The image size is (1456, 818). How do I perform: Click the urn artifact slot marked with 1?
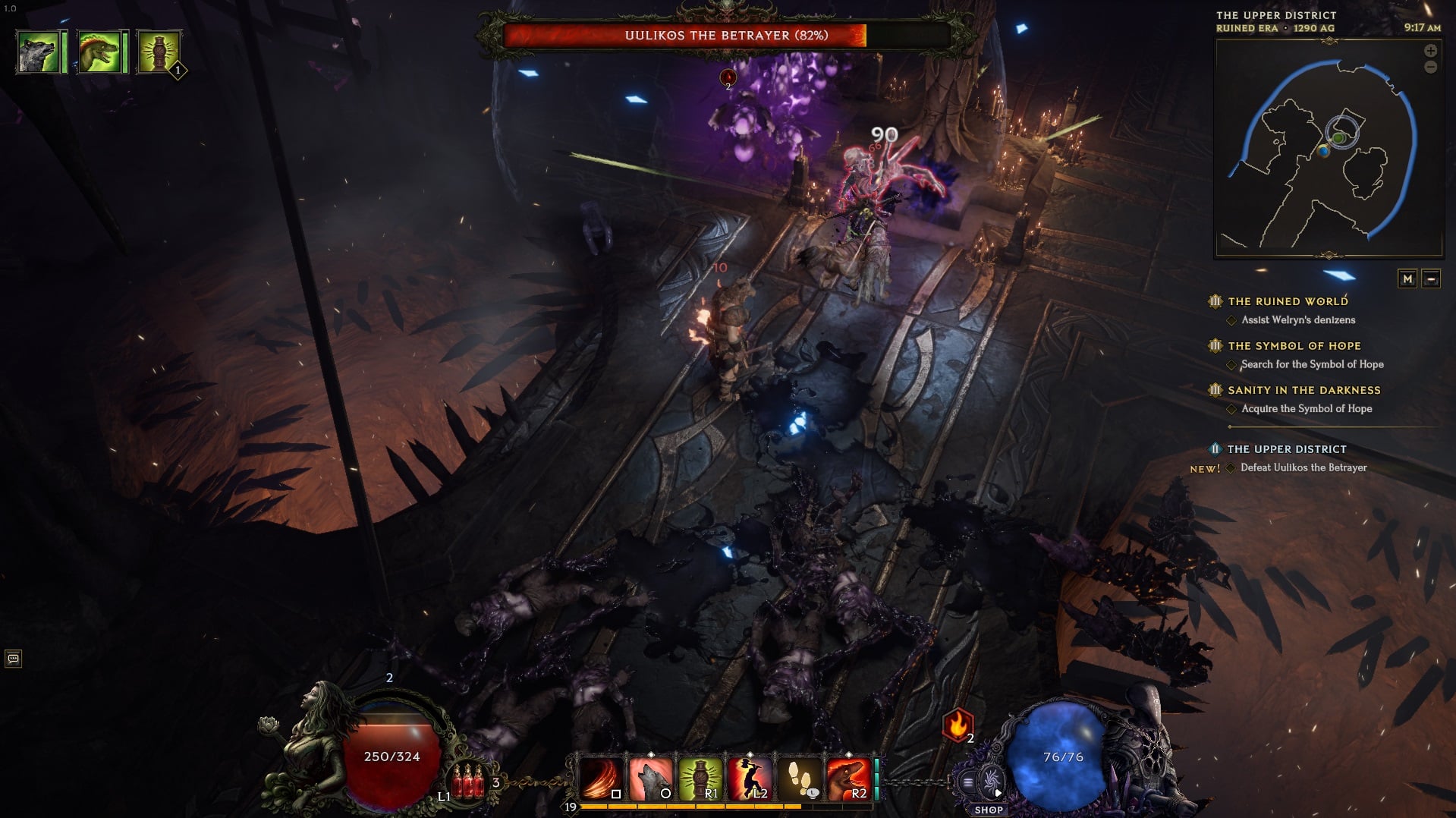coord(160,51)
